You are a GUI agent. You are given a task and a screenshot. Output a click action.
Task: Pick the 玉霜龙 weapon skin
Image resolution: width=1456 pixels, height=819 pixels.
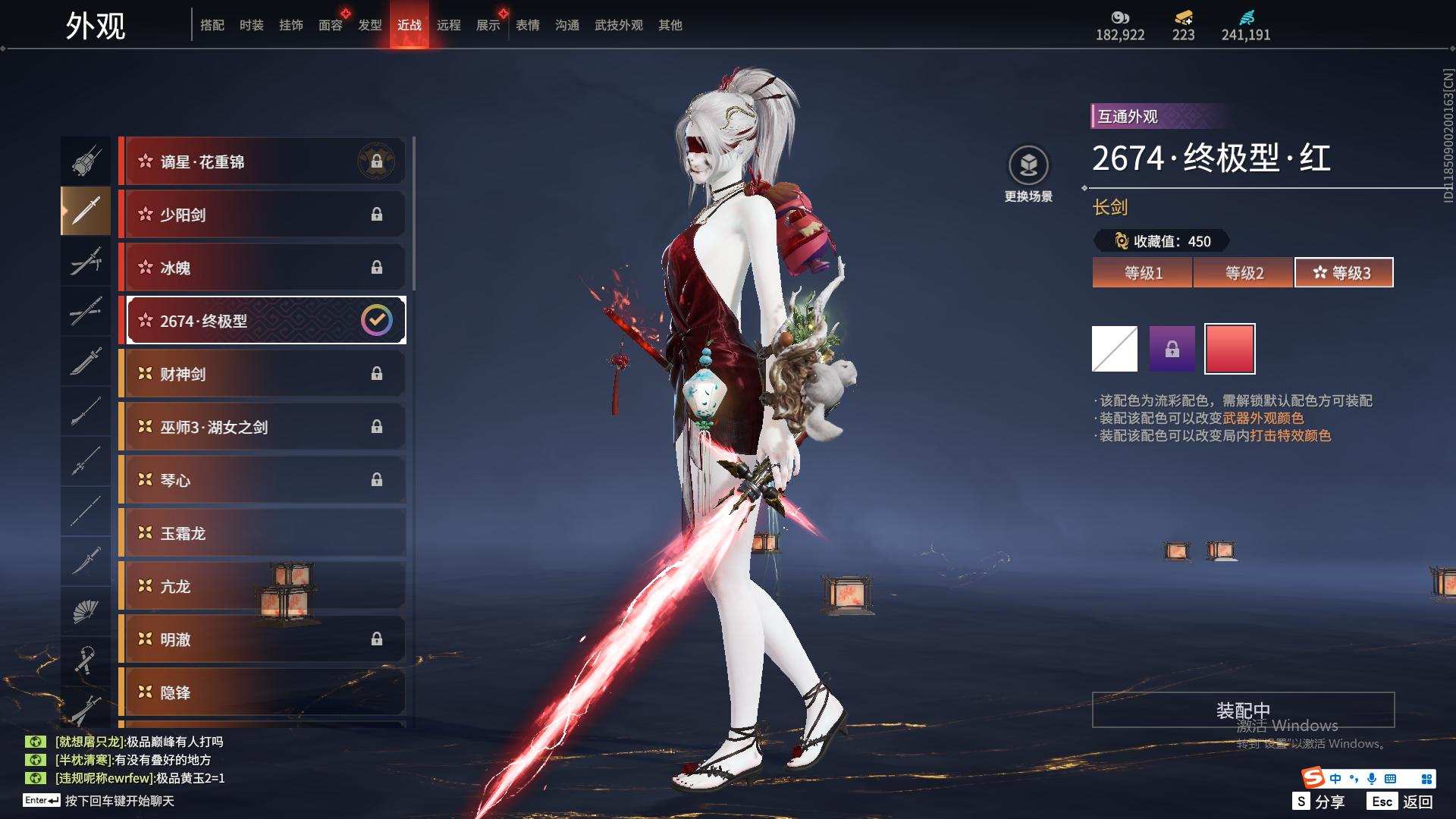(262, 533)
